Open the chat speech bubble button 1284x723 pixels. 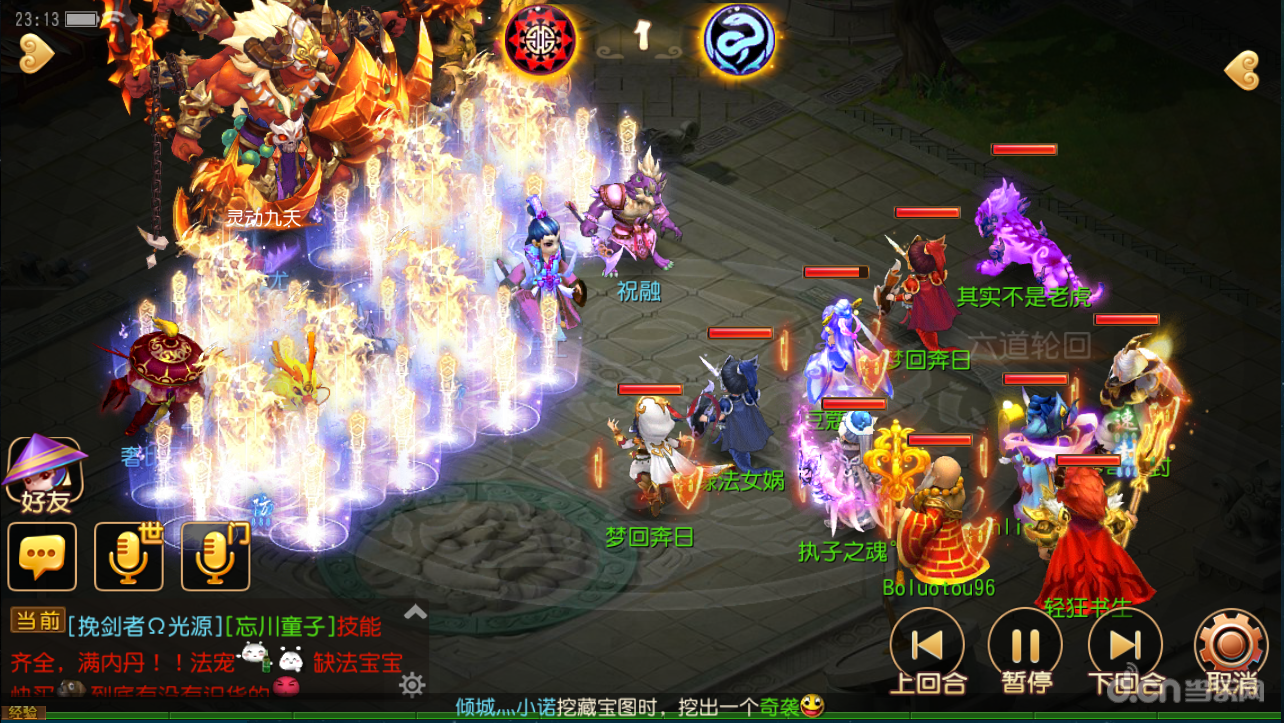(42, 556)
